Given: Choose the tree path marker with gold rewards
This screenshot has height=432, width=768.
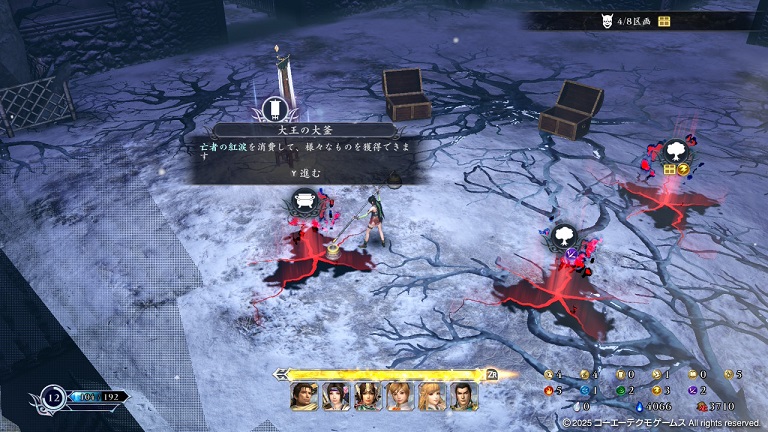Looking at the screenshot, I should pyautogui.click(x=676, y=152).
